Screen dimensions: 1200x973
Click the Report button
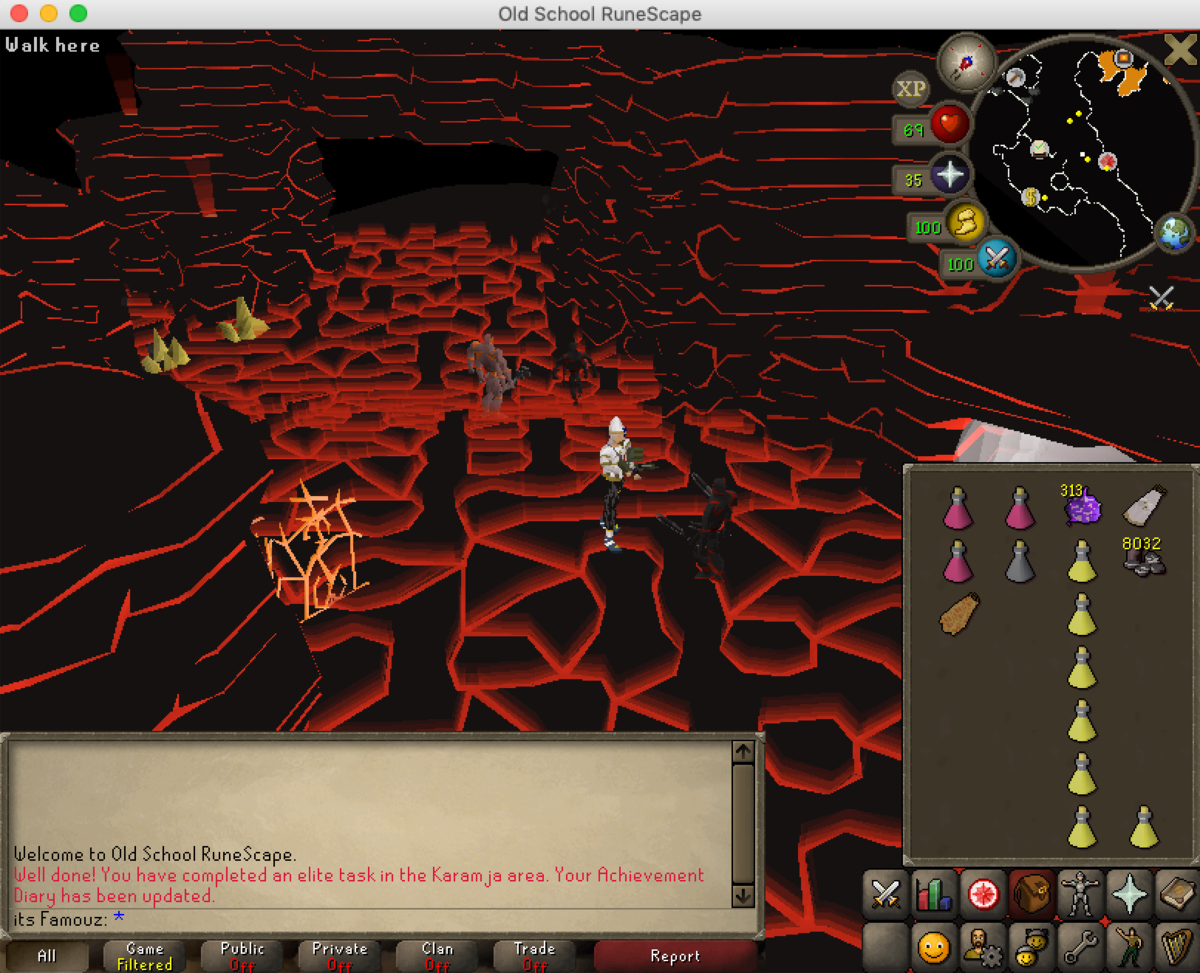click(675, 956)
